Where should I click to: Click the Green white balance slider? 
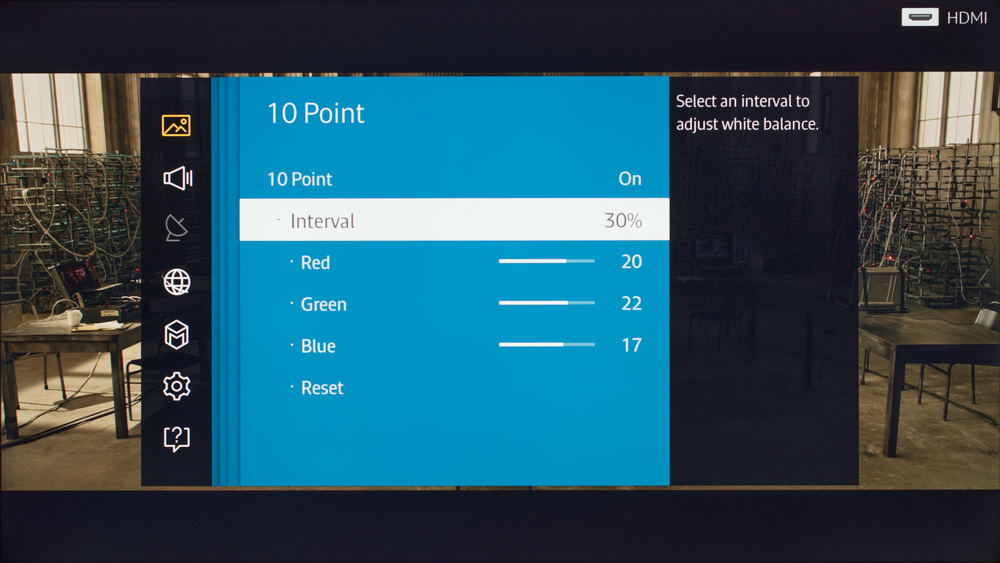(x=546, y=304)
